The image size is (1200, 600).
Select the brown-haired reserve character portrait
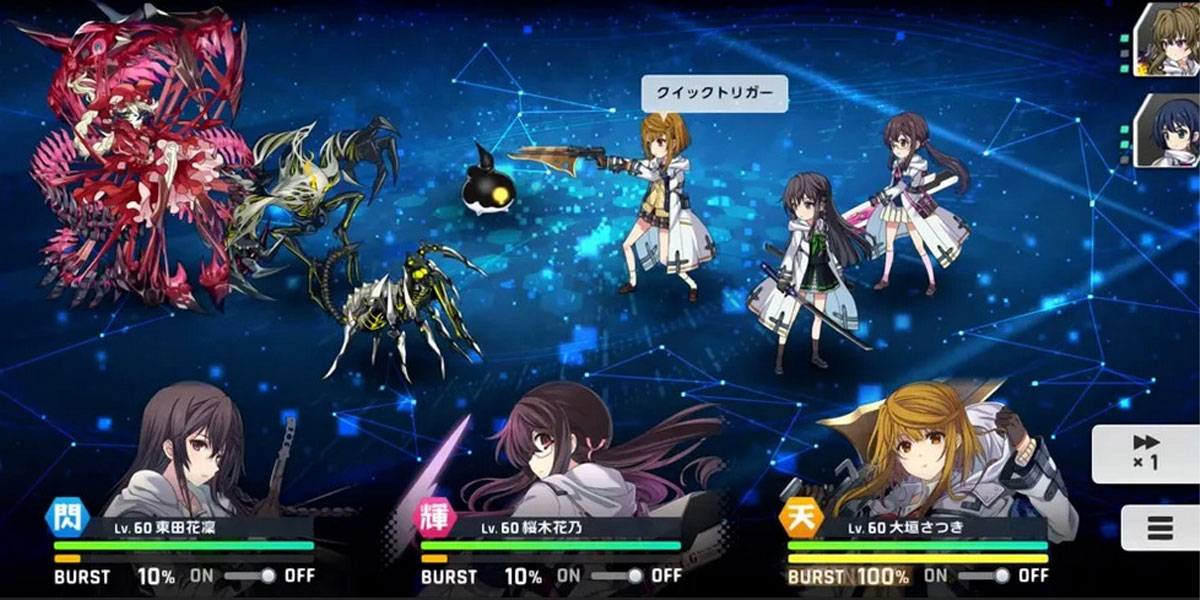click(1167, 40)
